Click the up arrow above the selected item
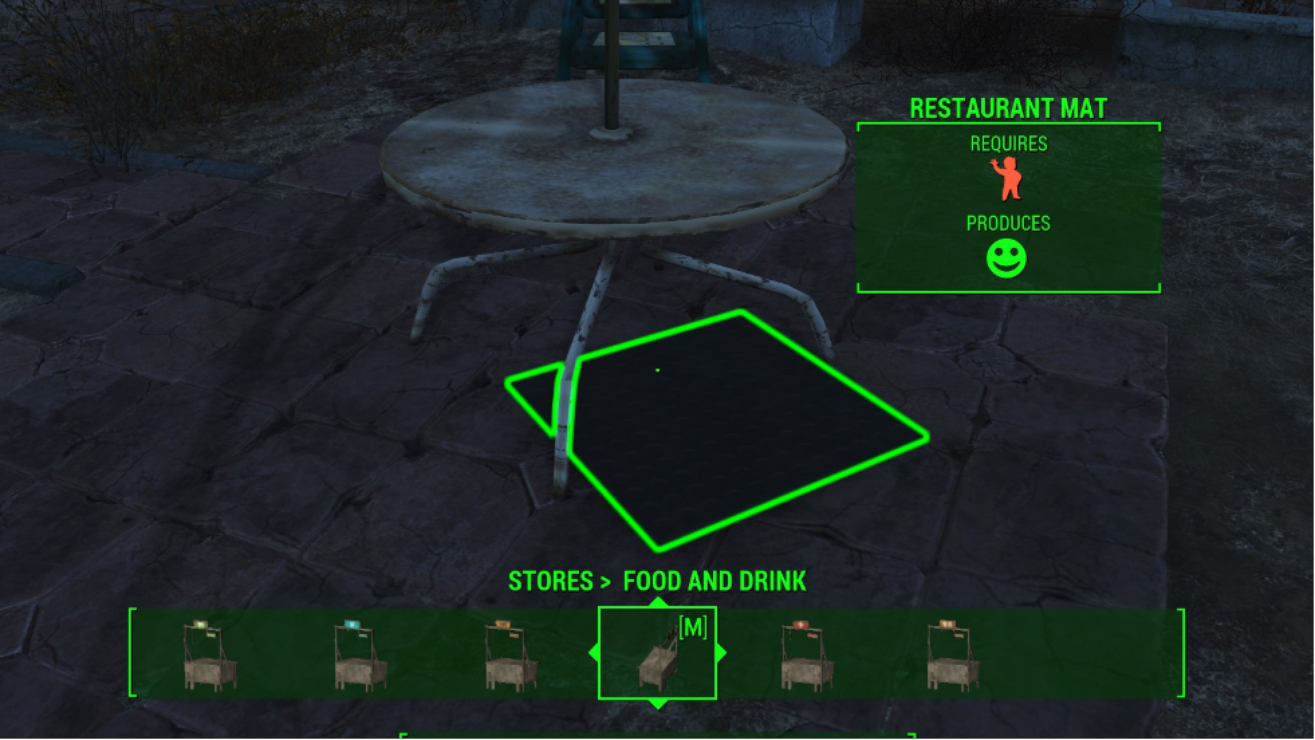1315x740 pixels. point(657,602)
